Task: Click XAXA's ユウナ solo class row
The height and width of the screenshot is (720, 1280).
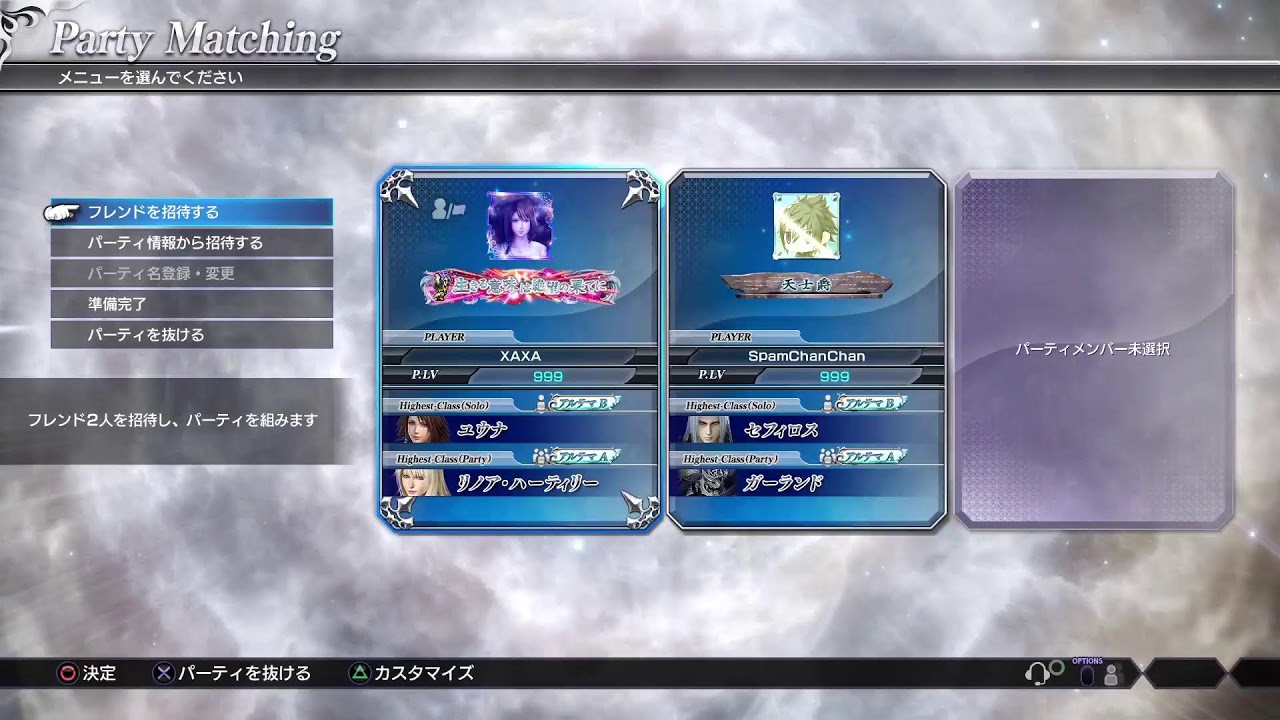Action: (519, 430)
